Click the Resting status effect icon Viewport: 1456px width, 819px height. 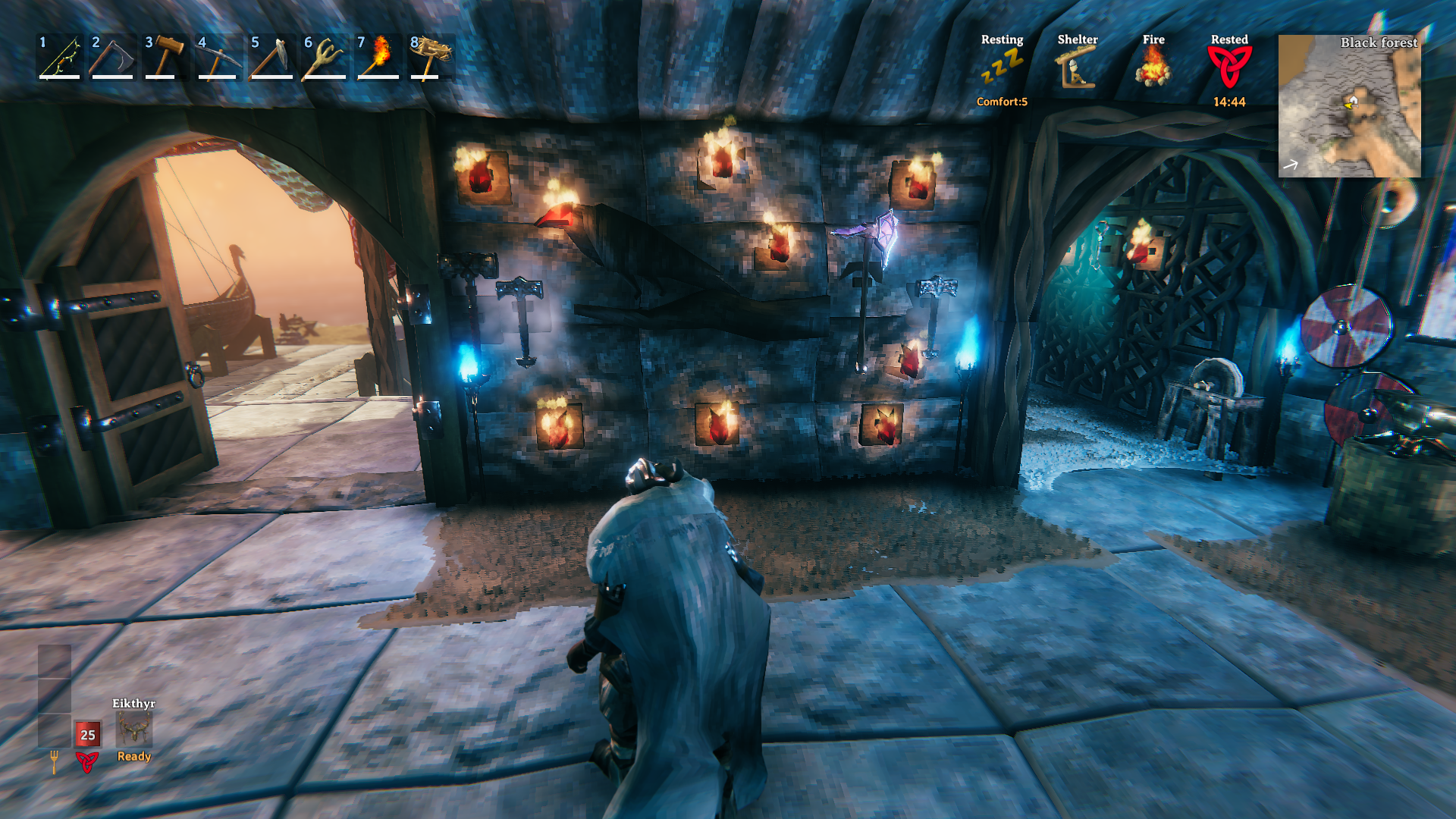[x=1002, y=67]
